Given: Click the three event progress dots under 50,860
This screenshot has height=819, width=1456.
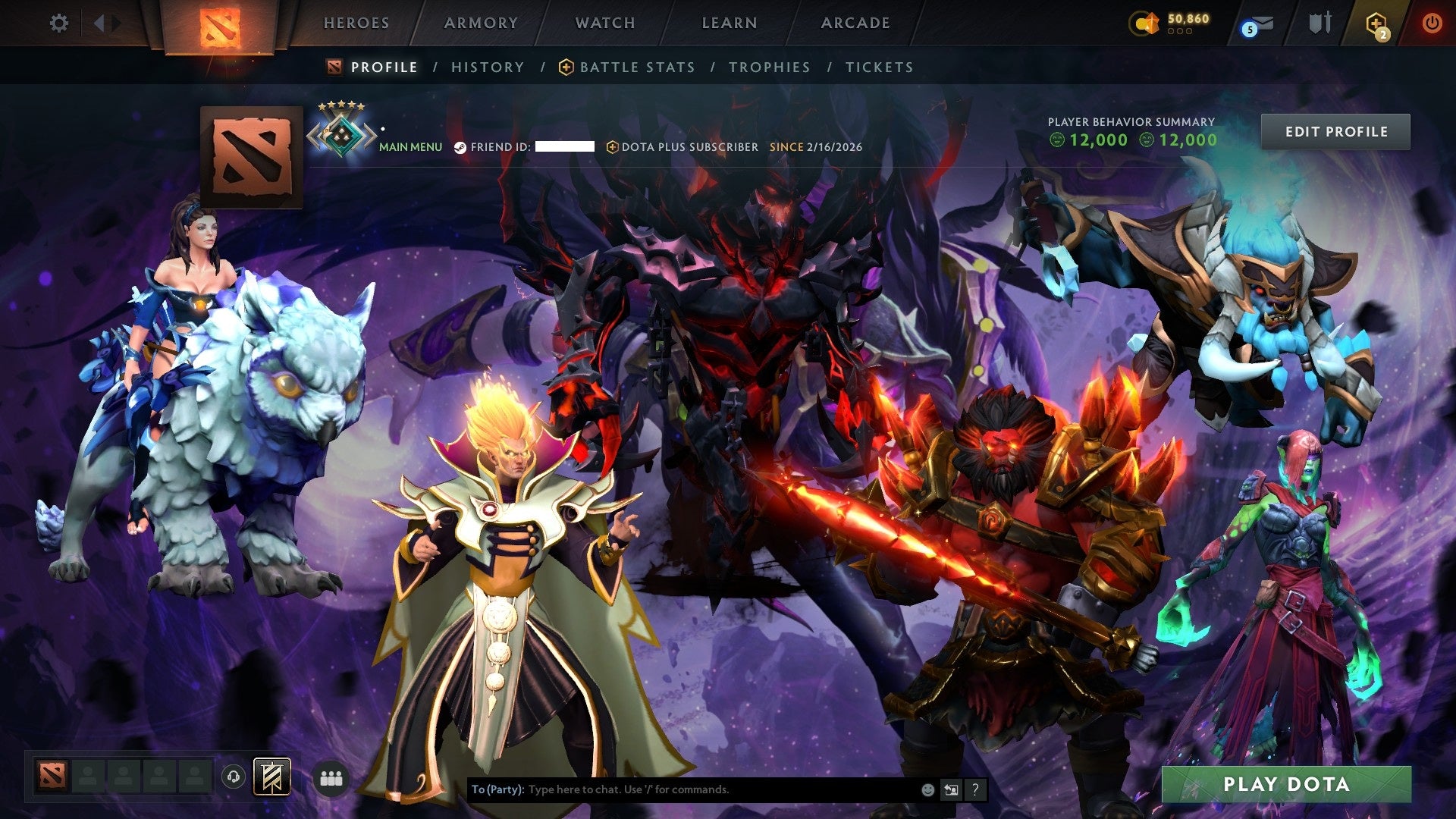Looking at the screenshot, I should pos(1180,32).
